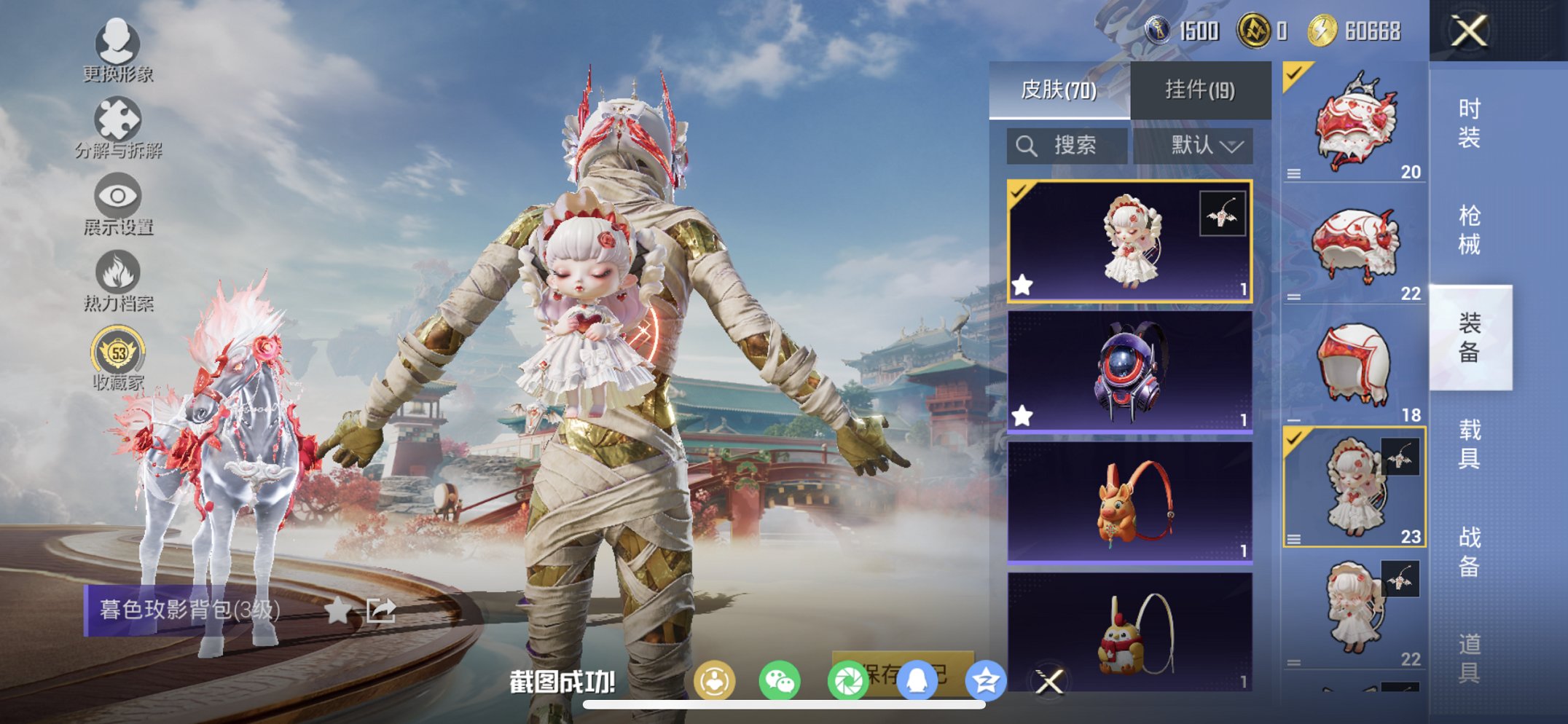Click the search magnifier icon
Image resolution: width=1568 pixels, height=724 pixels.
tap(1027, 144)
